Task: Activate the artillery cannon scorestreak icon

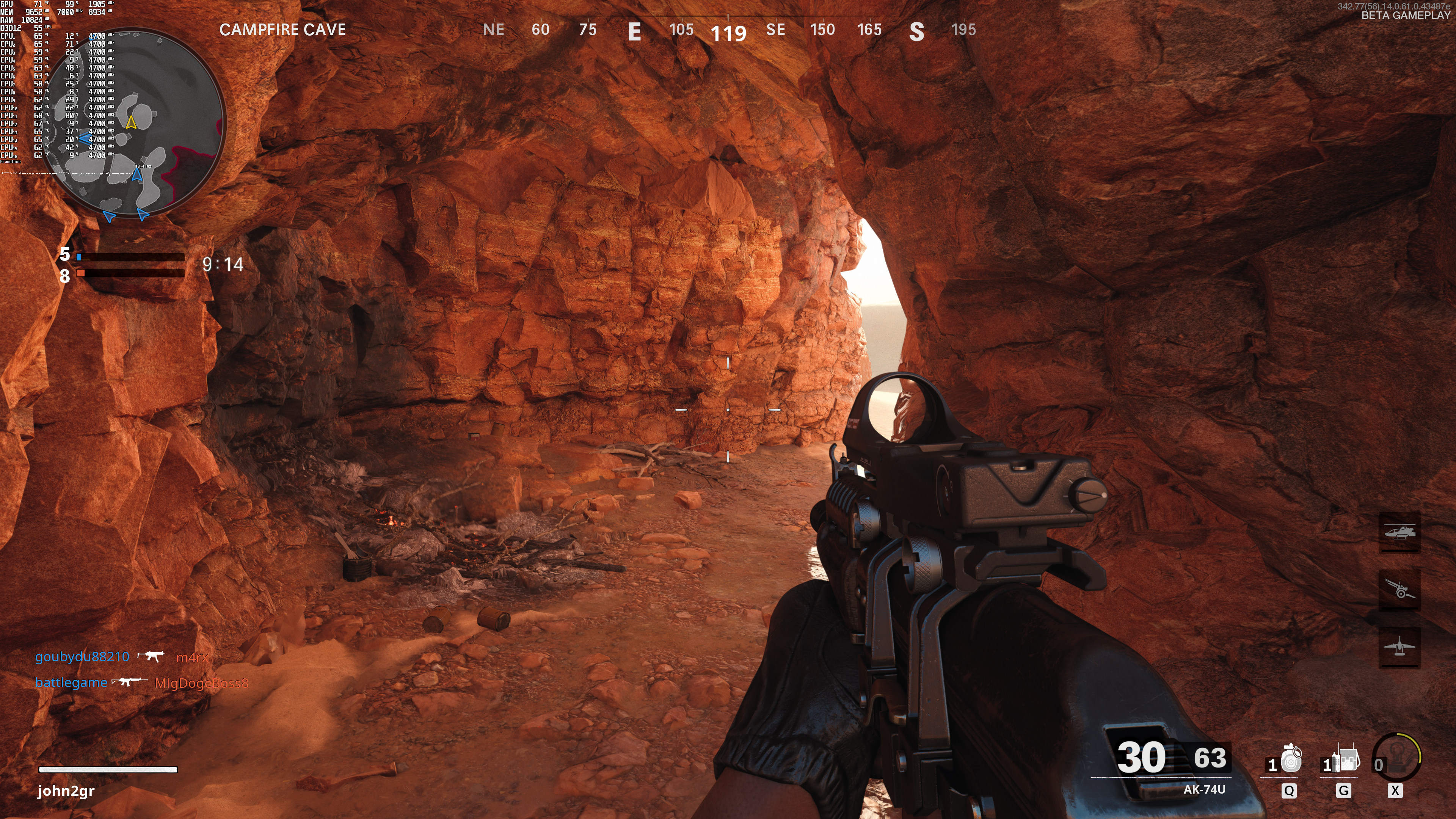Action: pos(1399,589)
